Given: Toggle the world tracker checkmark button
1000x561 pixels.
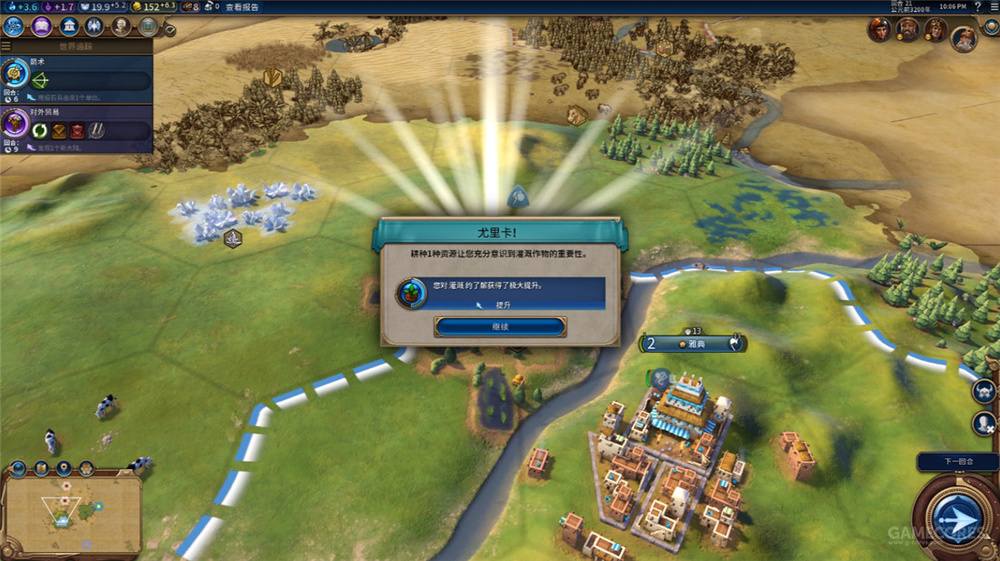Looking at the screenshot, I should pyautogui.click(x=169, y=30).
